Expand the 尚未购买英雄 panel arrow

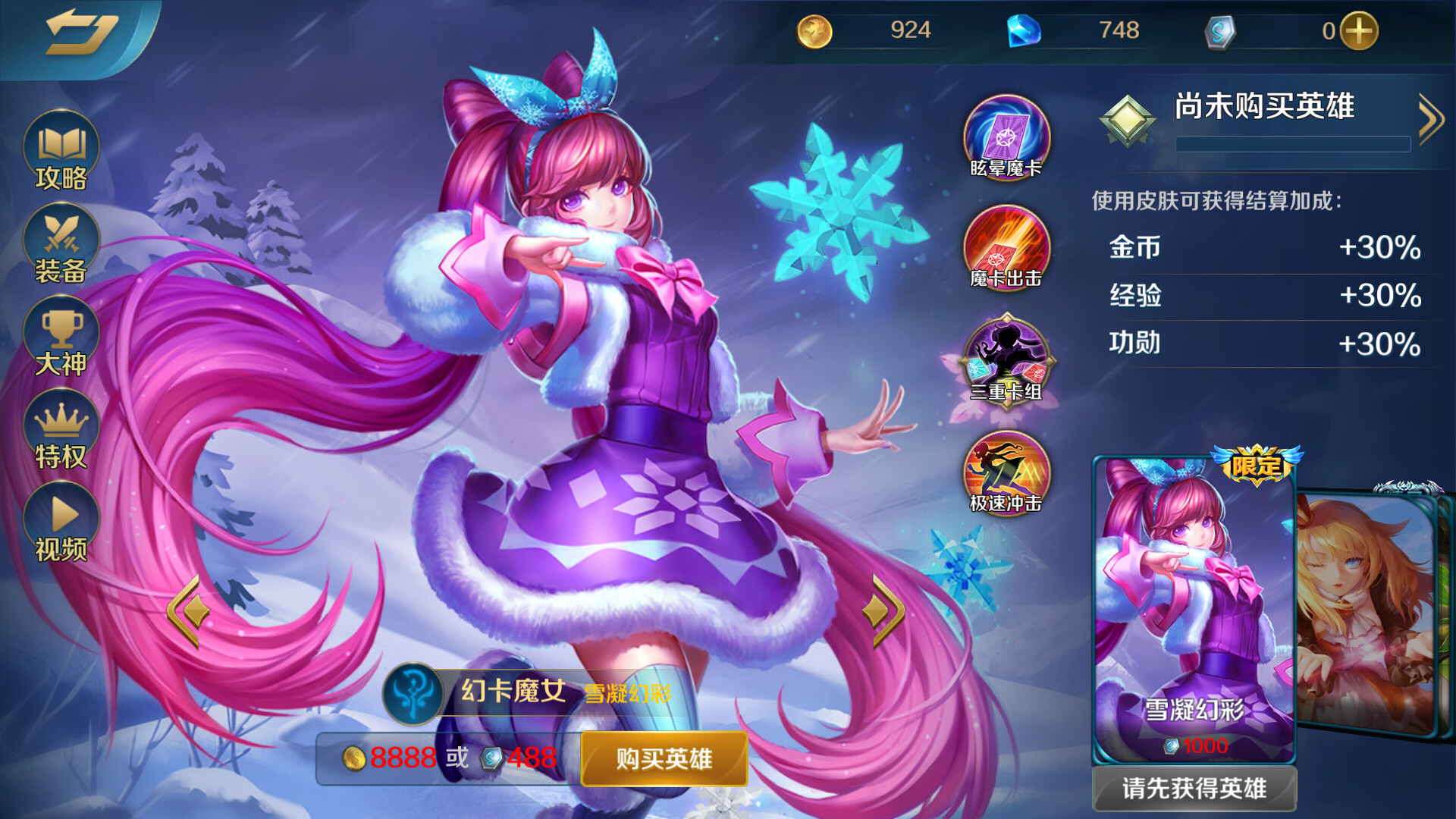1432,118
